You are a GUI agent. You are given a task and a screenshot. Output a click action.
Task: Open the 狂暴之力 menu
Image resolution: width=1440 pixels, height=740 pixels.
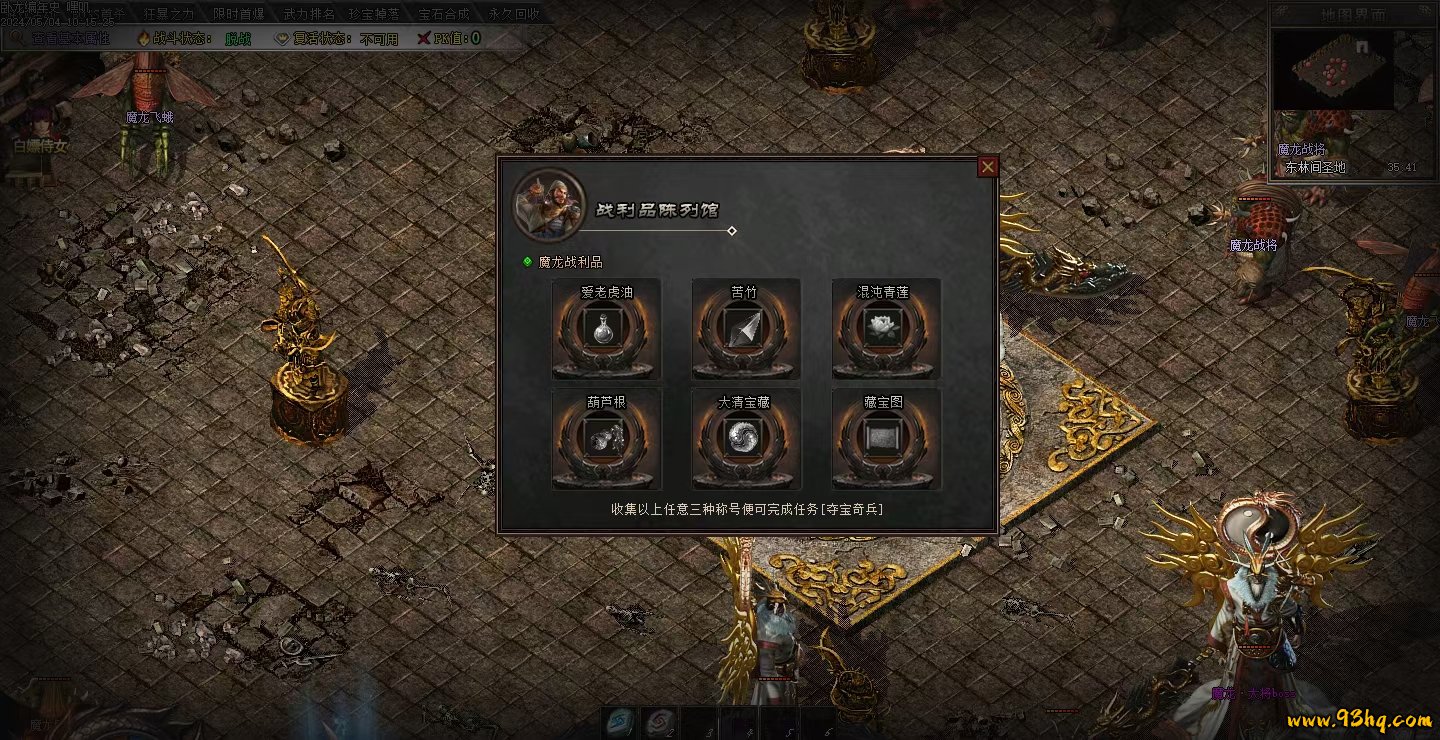tap(169, 14)
